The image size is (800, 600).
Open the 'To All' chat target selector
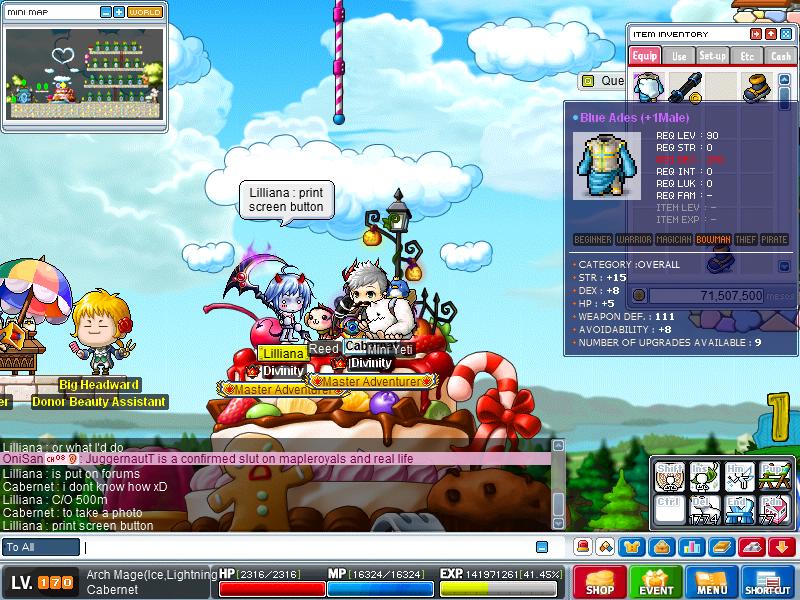(x=41, y=547)
